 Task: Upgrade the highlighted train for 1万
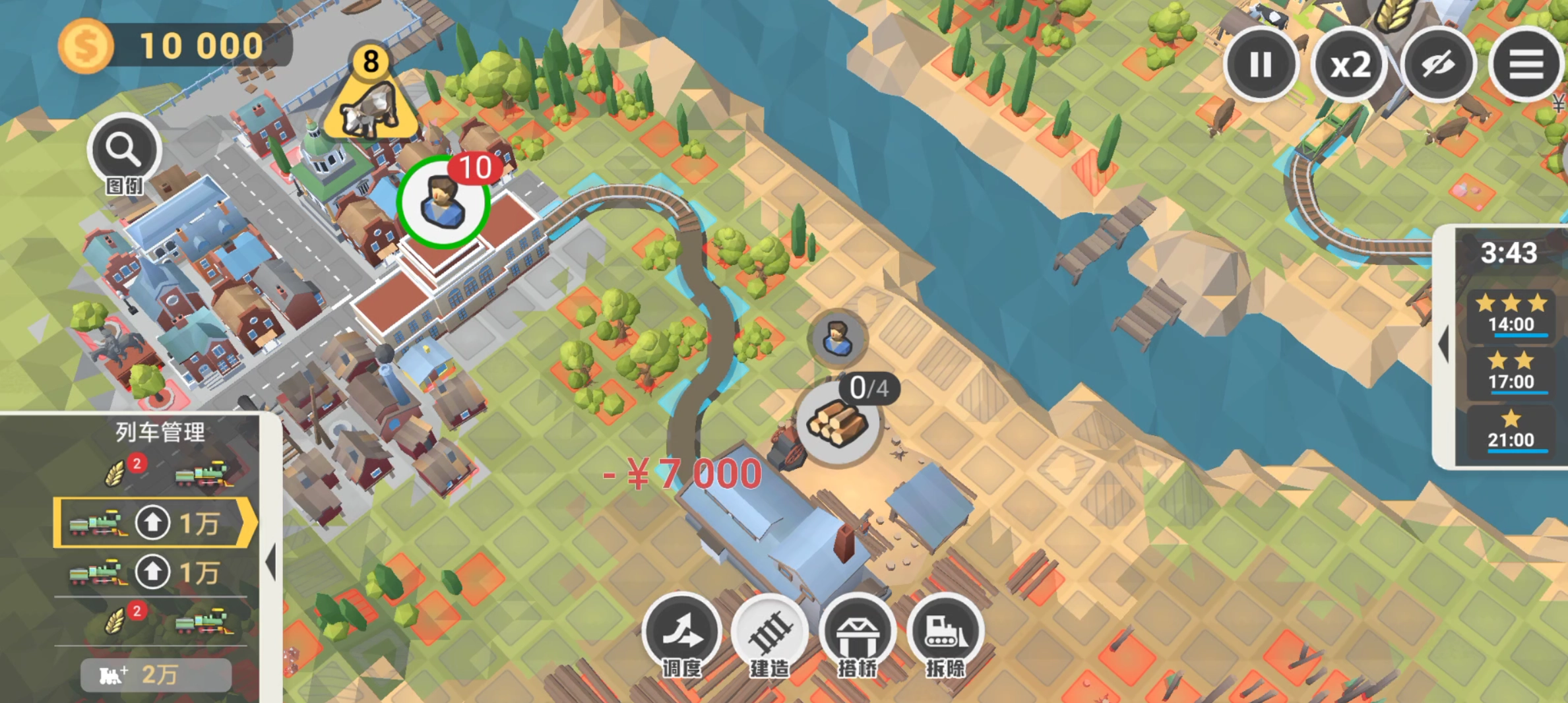[153, 523]
